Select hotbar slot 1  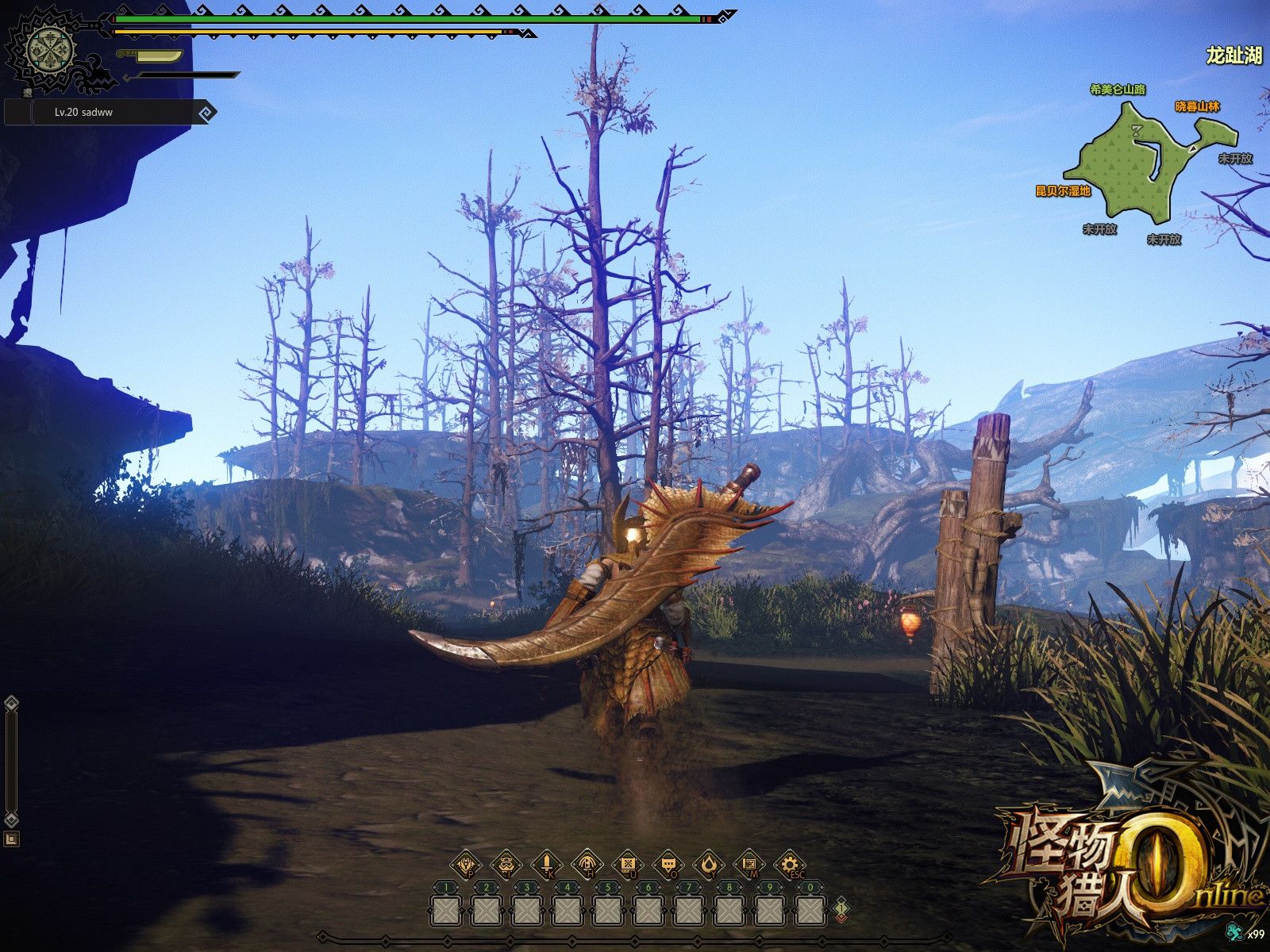(x=444, y=910)
